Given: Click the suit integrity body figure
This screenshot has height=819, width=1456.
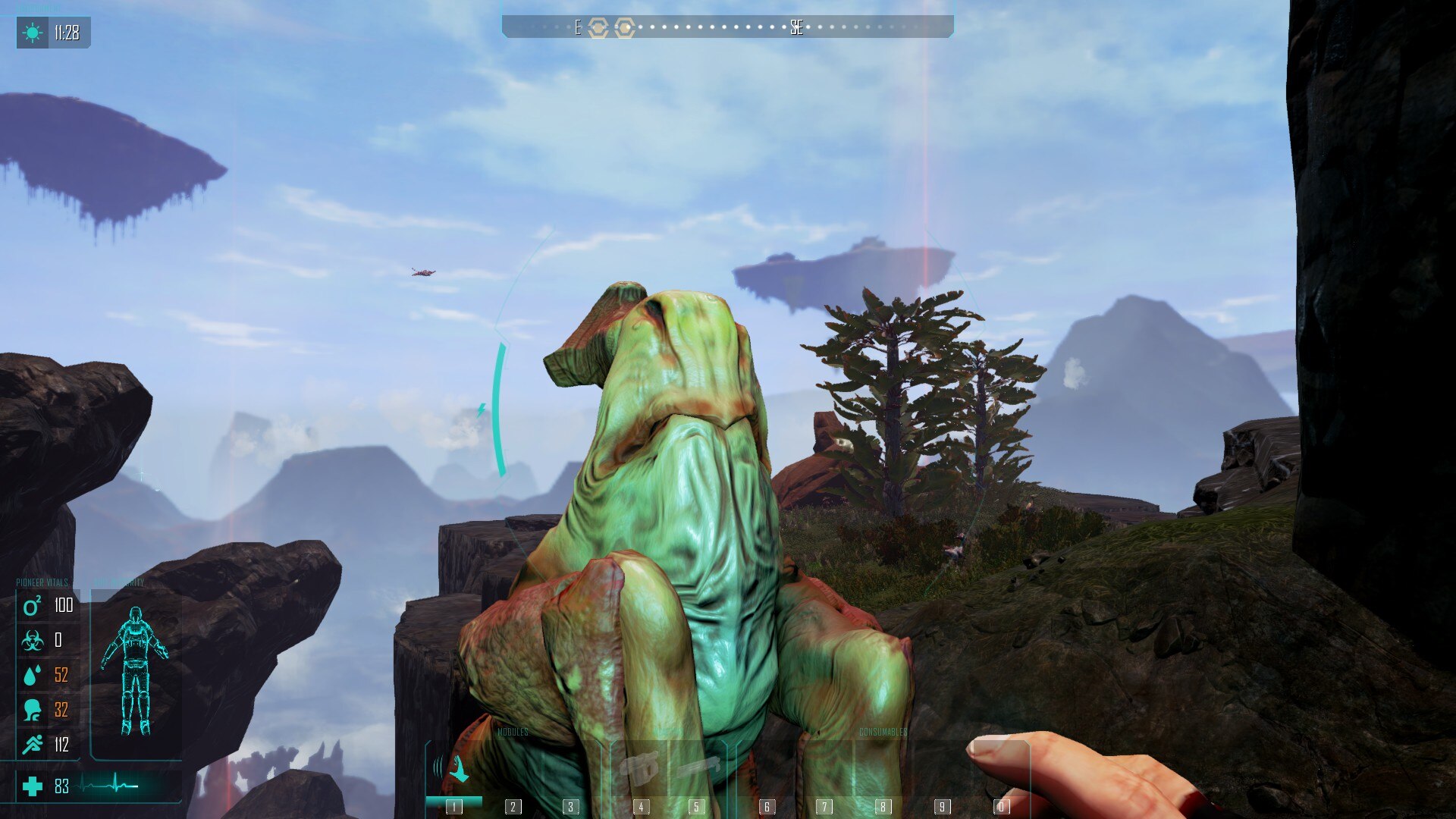Looking at the screenshot, I should [x=135, y=671].
